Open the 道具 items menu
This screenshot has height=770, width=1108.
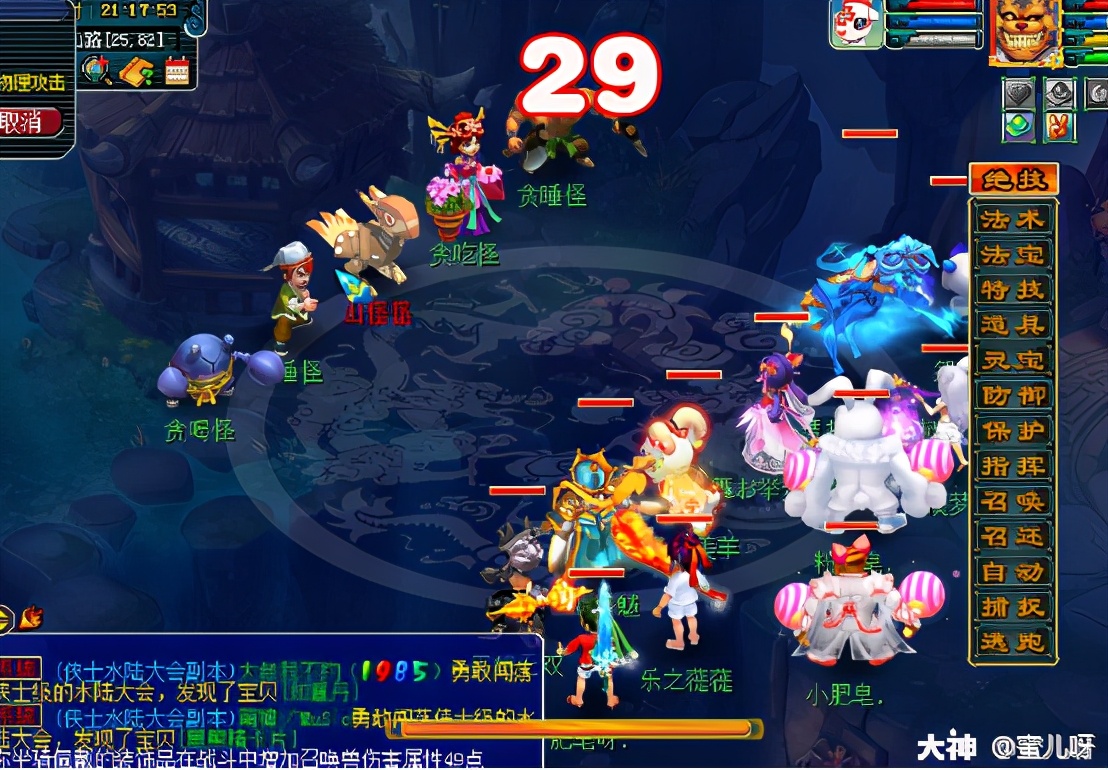point(1012,324)
